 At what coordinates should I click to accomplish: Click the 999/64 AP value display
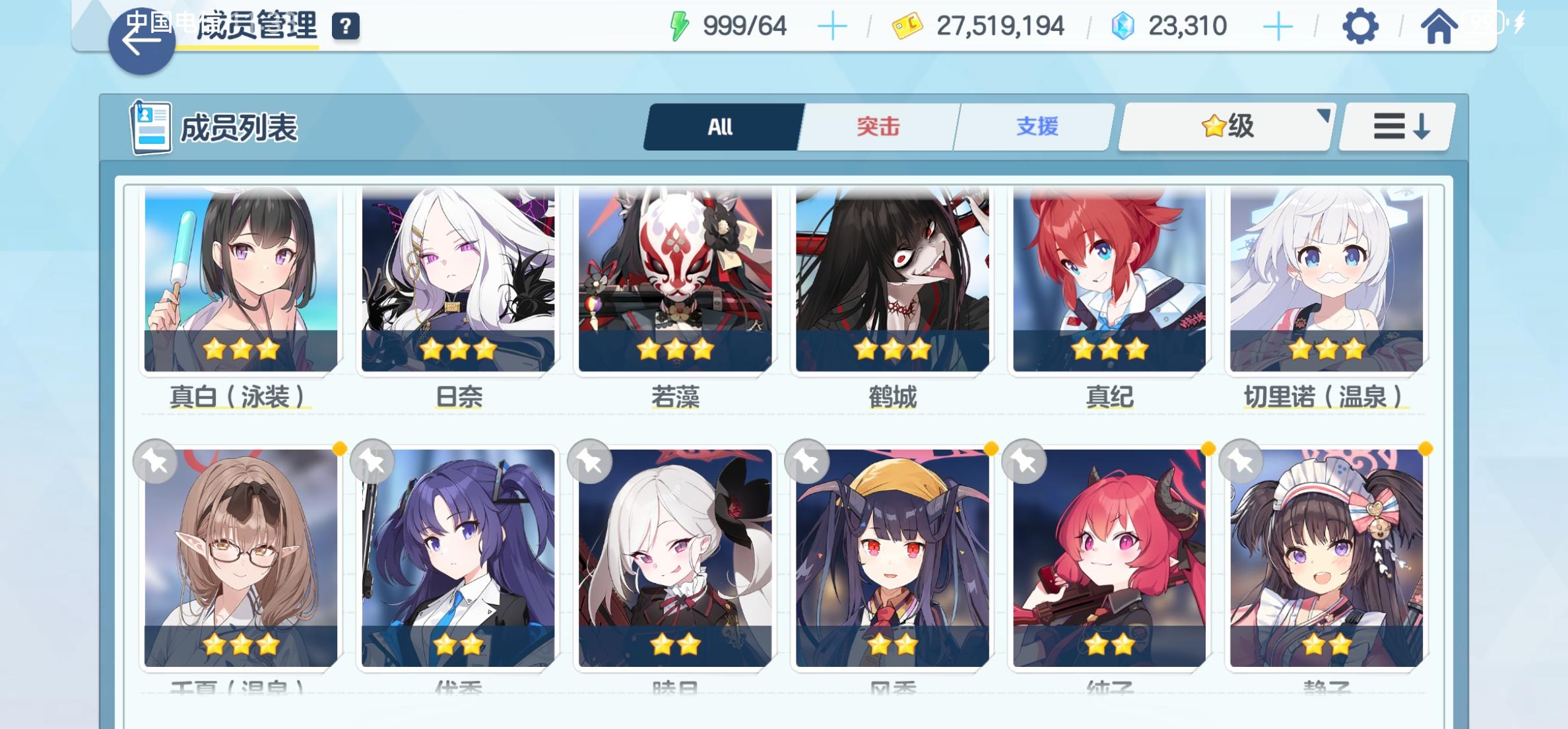coord(744,25)
